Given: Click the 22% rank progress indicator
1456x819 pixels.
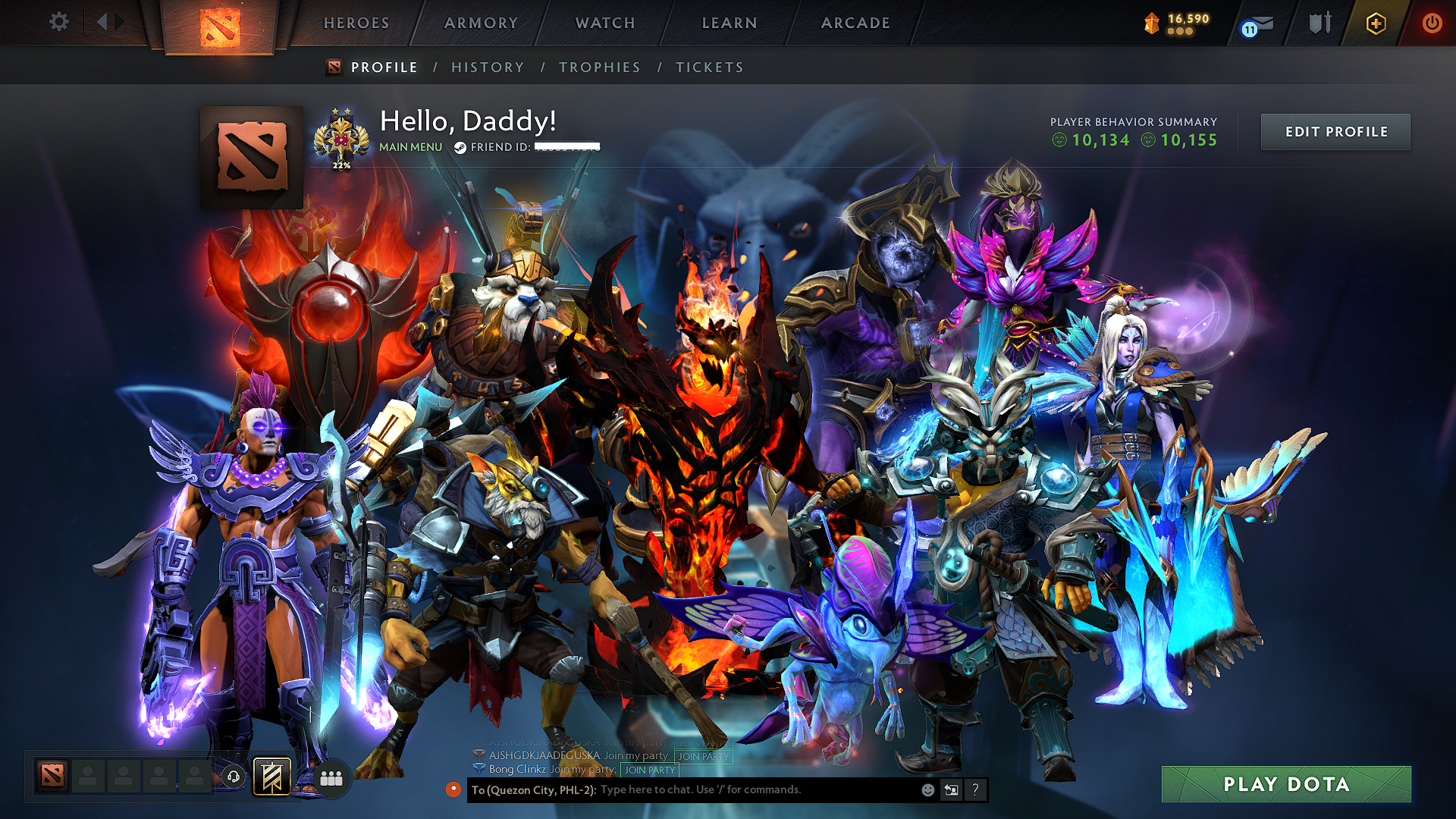Looking at the screenshot, I should point(343,164).
